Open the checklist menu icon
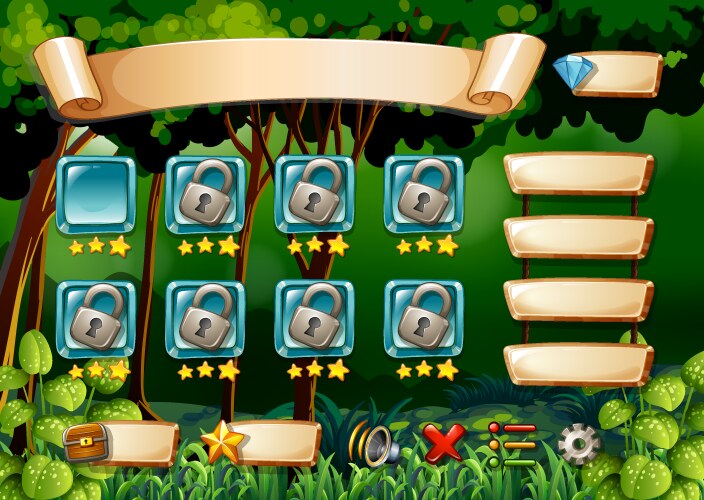The width and height of the screenshot is (704, 500). (512, 444)
